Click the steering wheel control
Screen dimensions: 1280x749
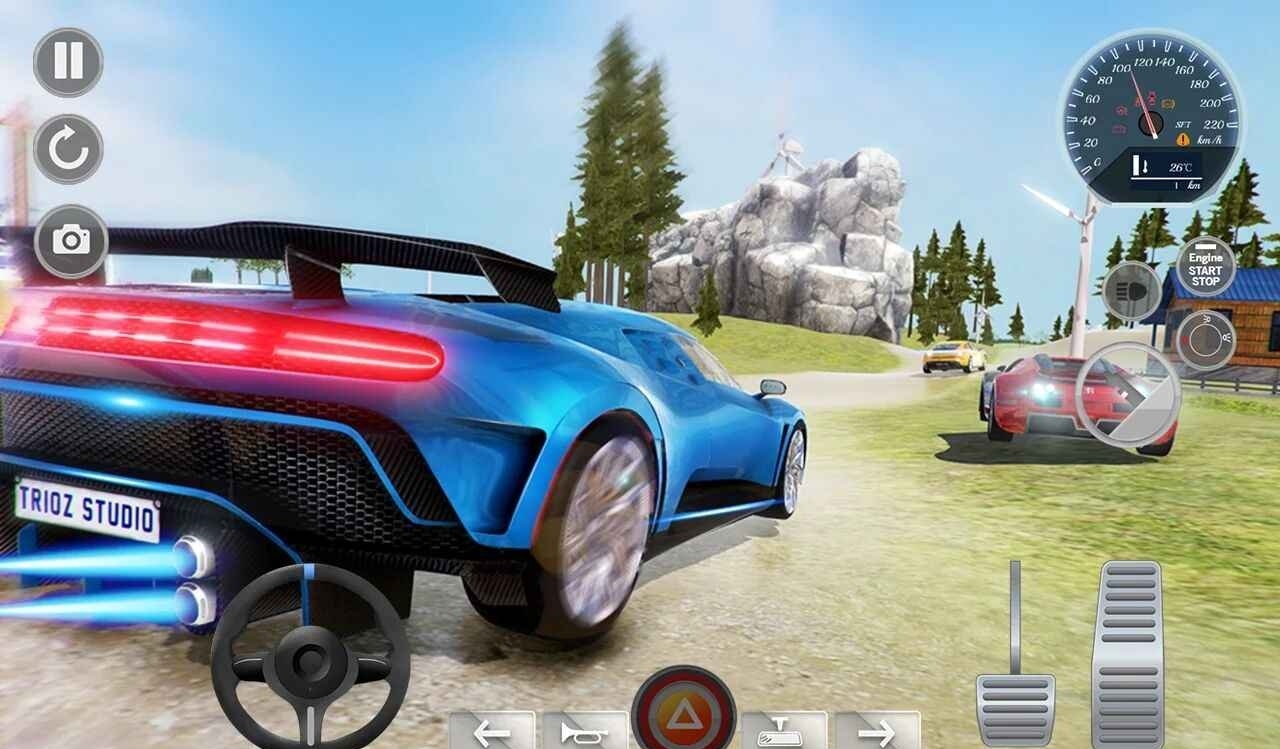pos(310,656)
